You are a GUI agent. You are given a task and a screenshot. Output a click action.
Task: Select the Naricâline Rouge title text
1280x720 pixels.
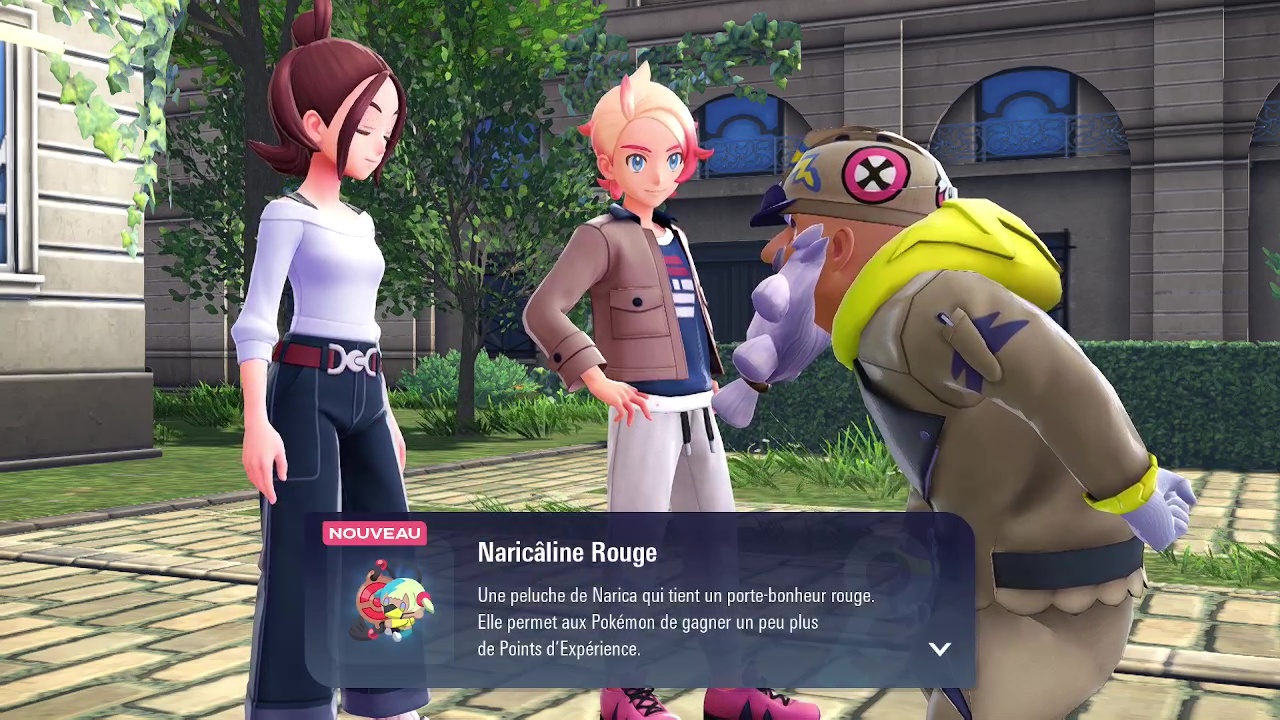(x=567, y=552)
